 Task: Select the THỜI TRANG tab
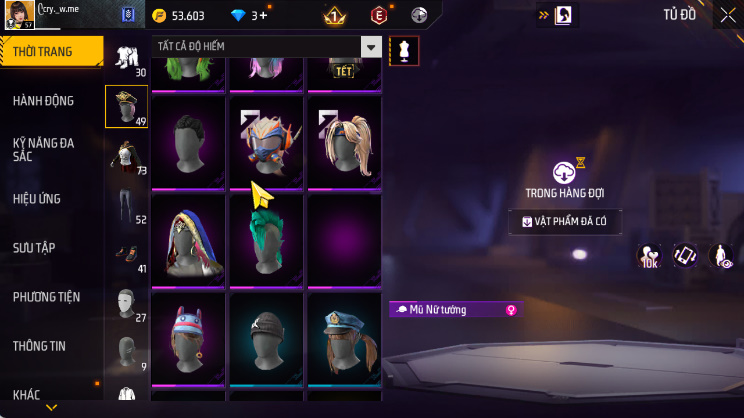[45, 51]
